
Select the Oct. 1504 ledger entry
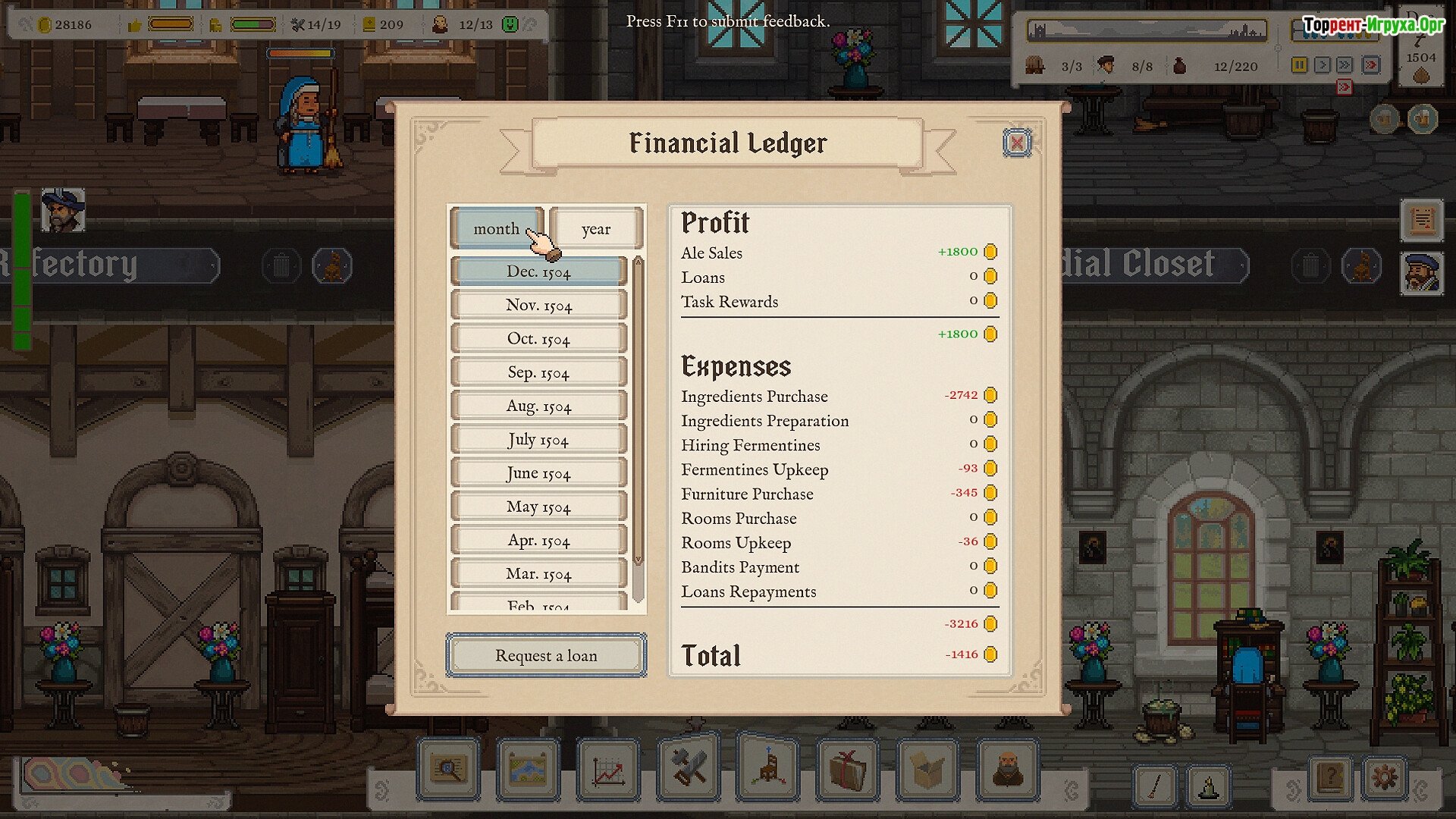point(538,339)
